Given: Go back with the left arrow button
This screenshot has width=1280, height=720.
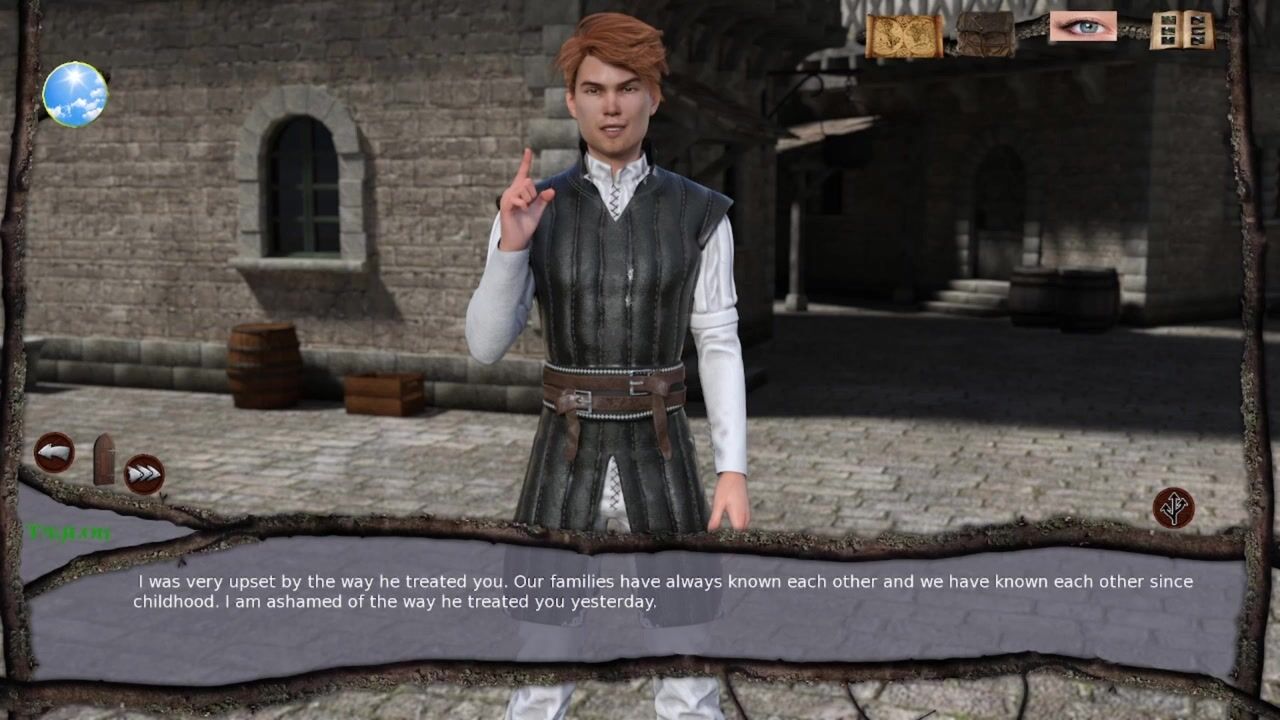Looking at the screenshot, I should click(54, 453).
